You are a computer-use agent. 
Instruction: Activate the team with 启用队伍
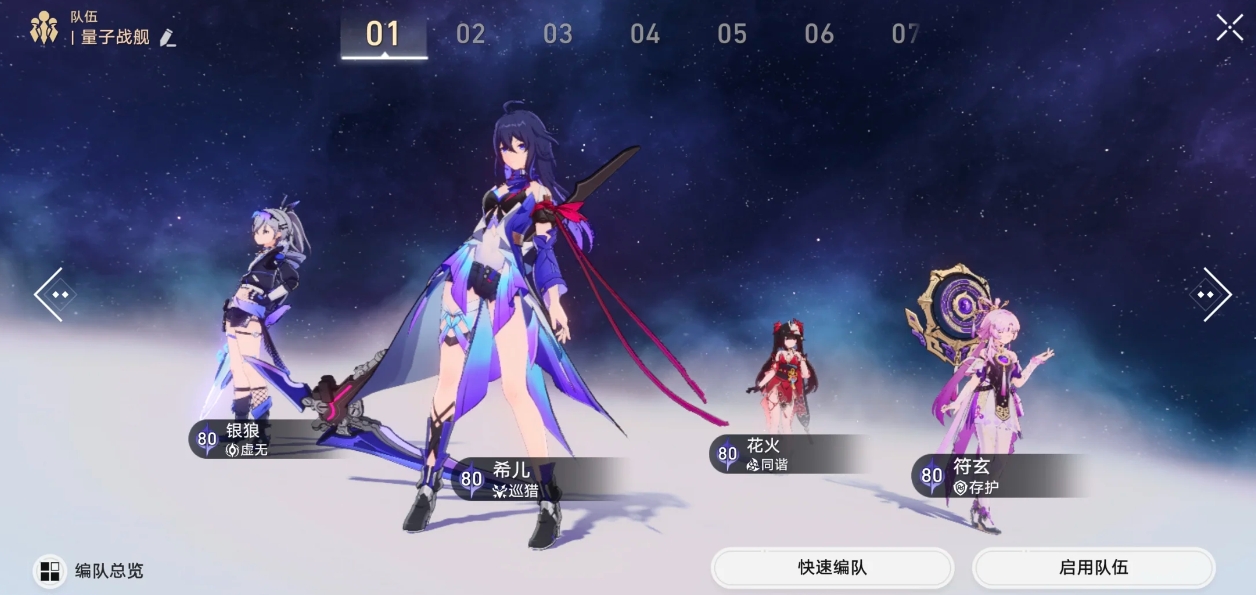[x=1093, y=568]
